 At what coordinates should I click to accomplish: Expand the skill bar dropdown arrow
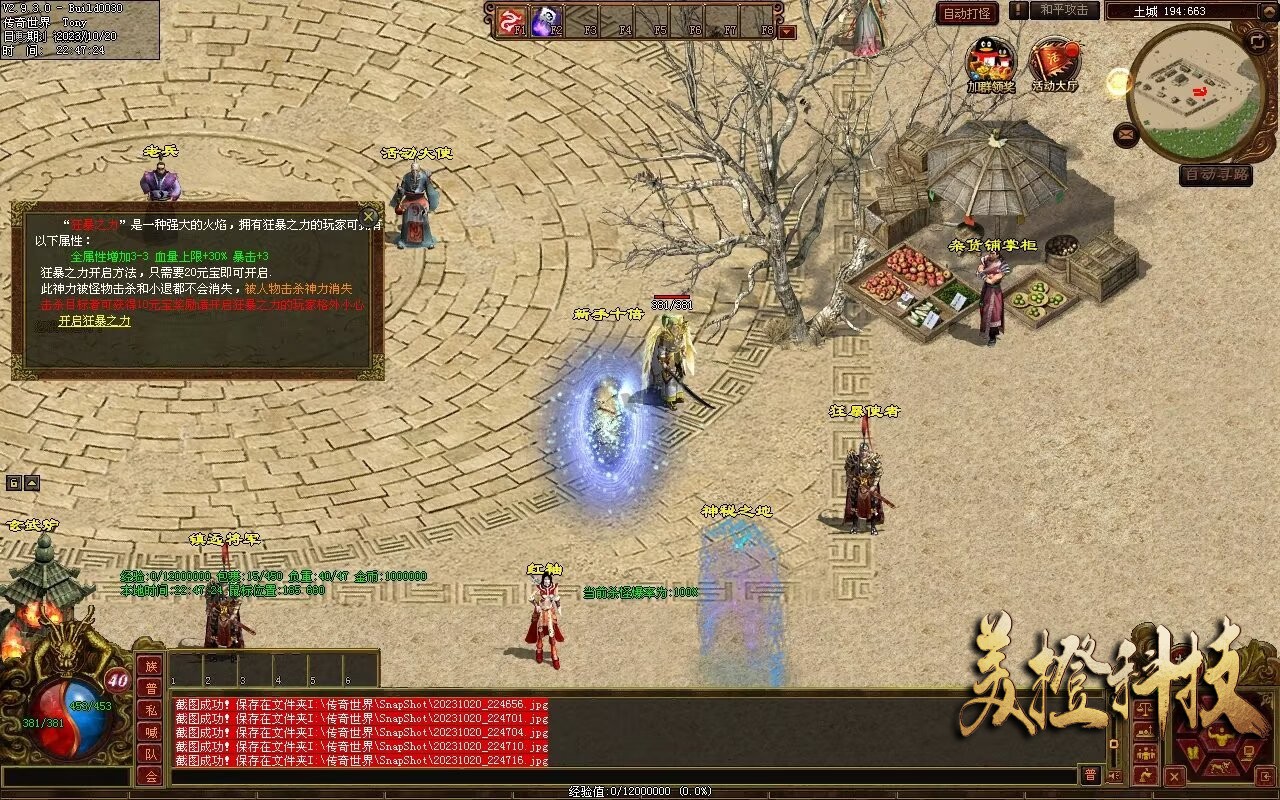coord(787,31)
